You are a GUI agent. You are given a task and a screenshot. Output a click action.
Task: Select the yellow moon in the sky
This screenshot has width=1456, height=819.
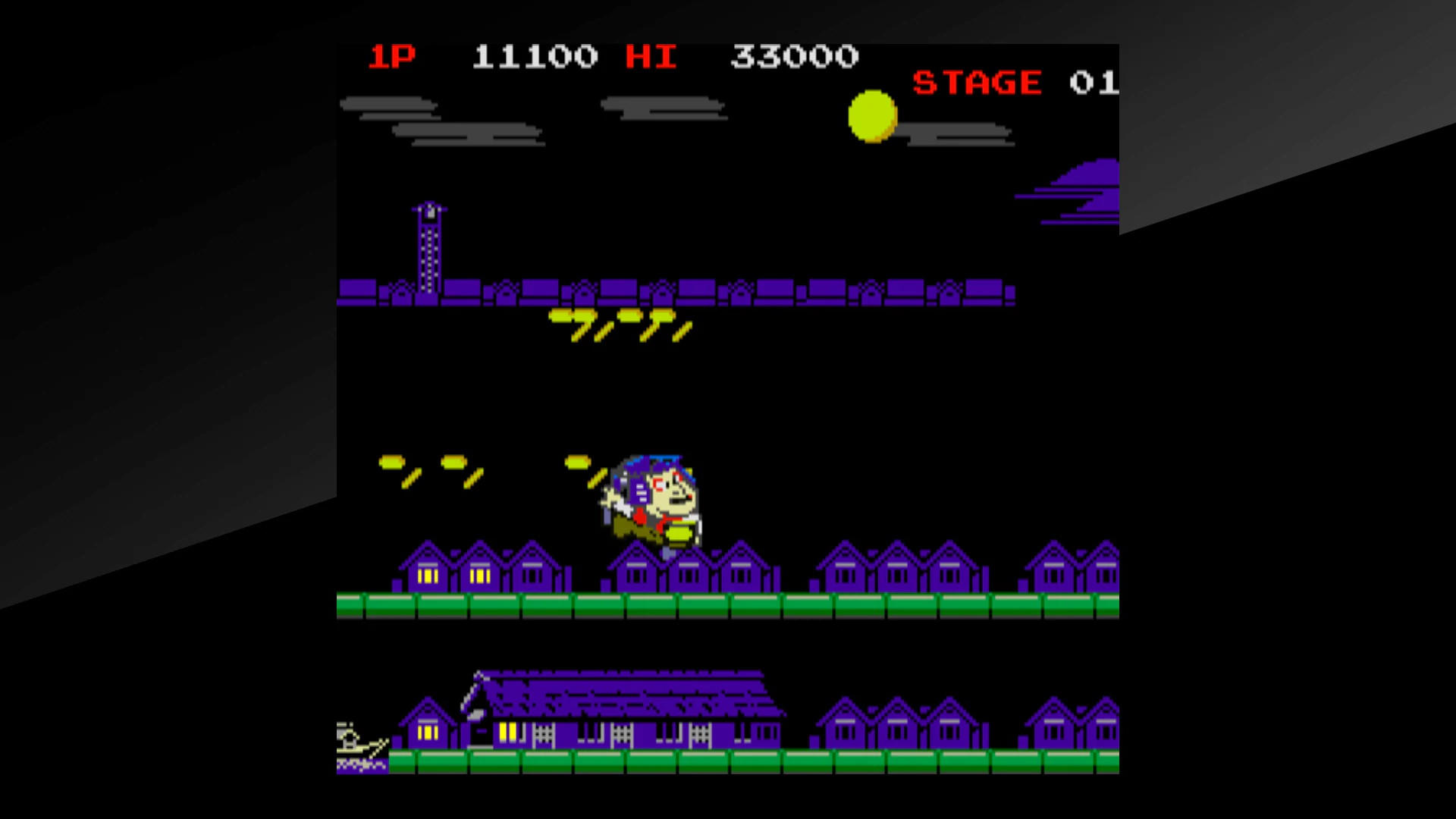point(873,119)
